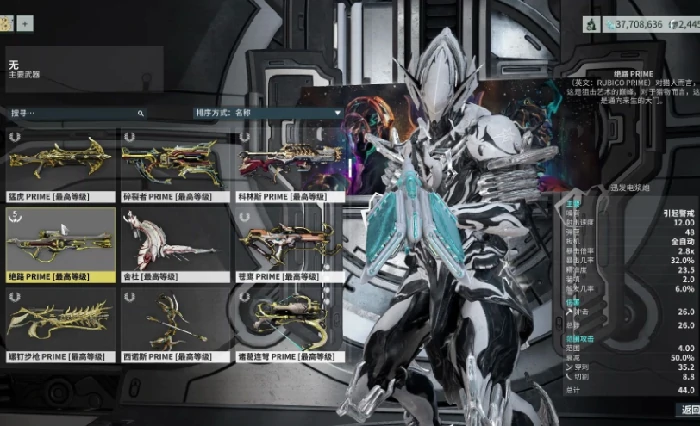Viewport: 700px width, 426px height.
Task: Pick the 科林斯 PRIME shotgun tile
Action: pyautogui.click(x=290, y=163)
